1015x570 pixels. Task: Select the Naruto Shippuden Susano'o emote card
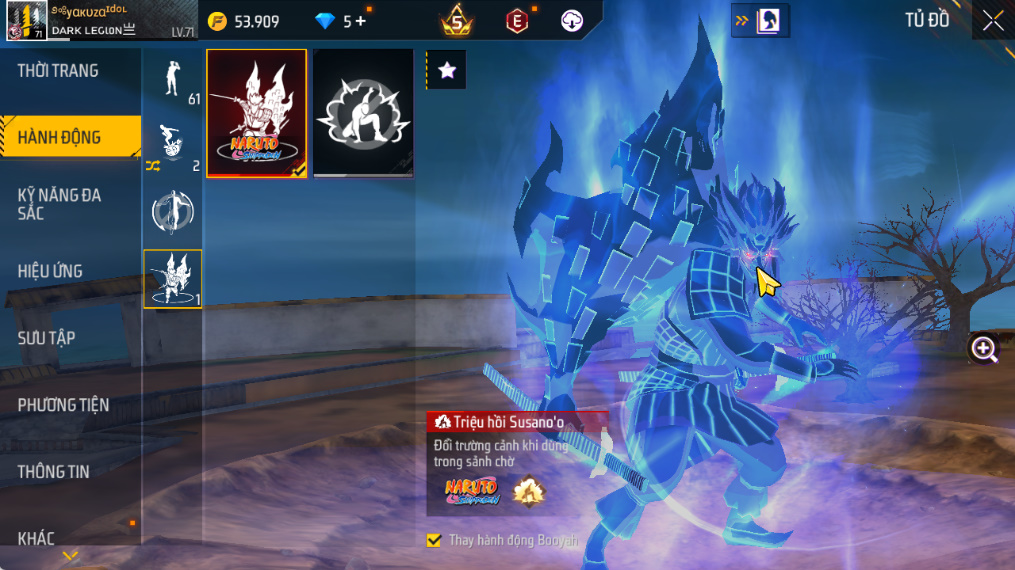coord(257,113)
